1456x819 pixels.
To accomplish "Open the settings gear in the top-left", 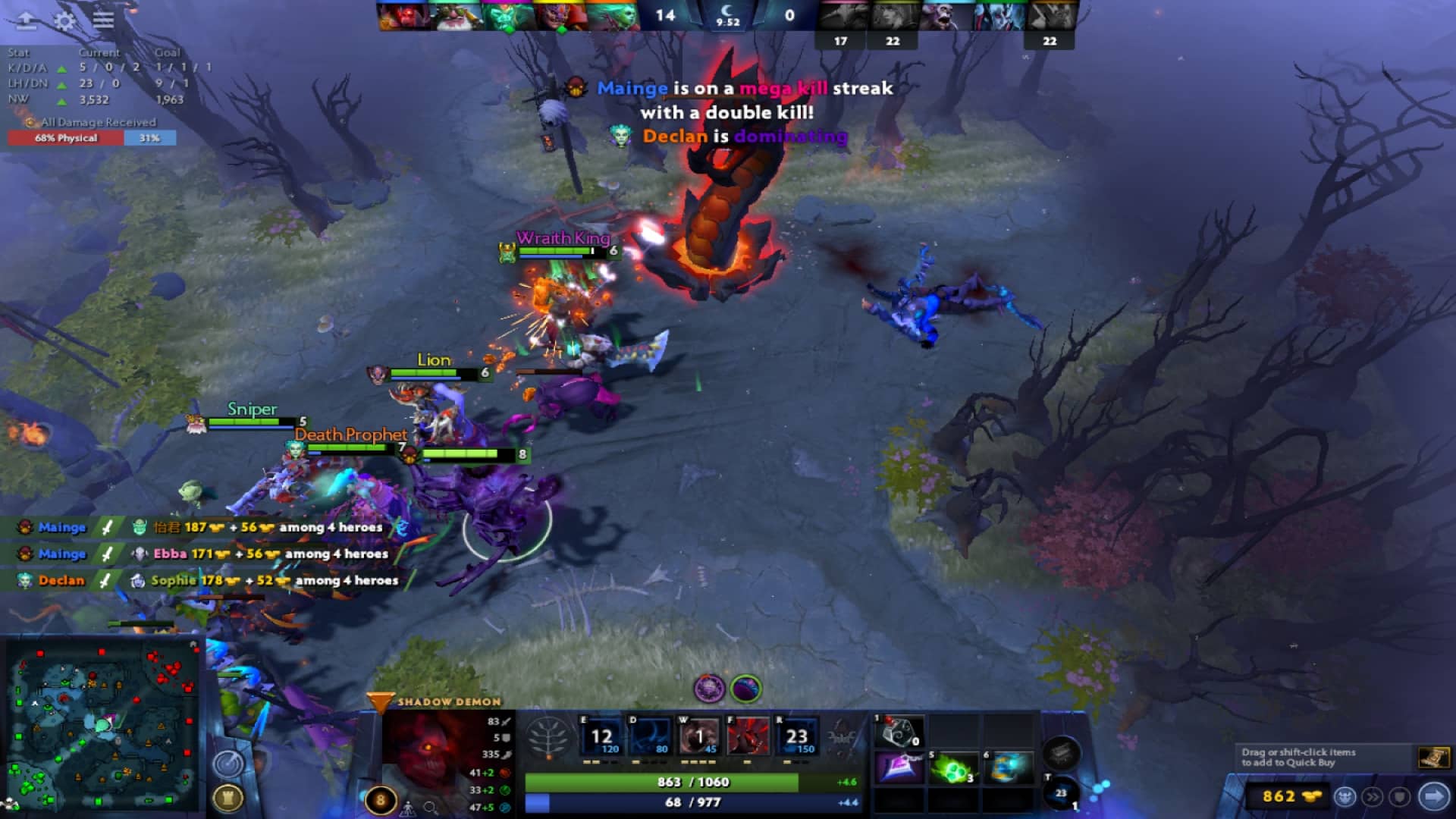I will pyautogui.click(x=64, y=21).
